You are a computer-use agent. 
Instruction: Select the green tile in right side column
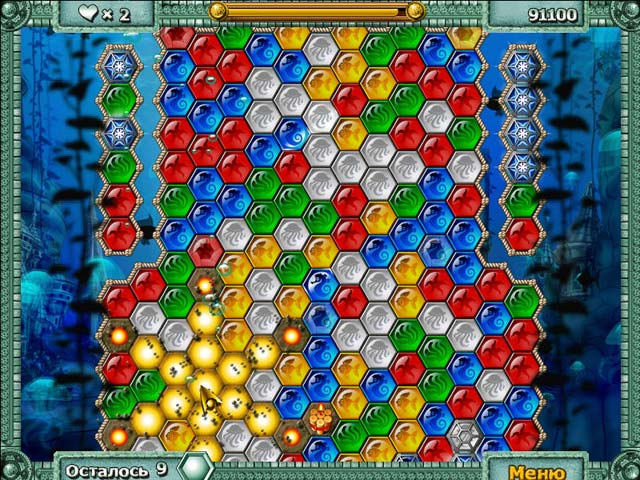(521, 199)
